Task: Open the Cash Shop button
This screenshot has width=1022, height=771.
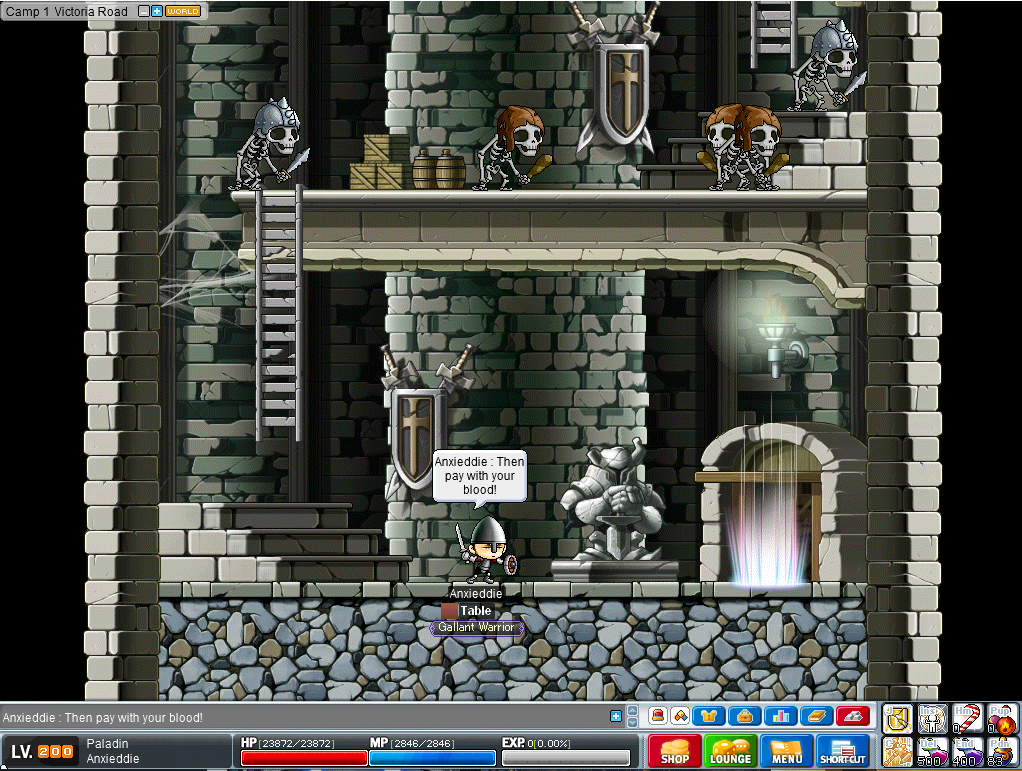Action: pos(675,751)
